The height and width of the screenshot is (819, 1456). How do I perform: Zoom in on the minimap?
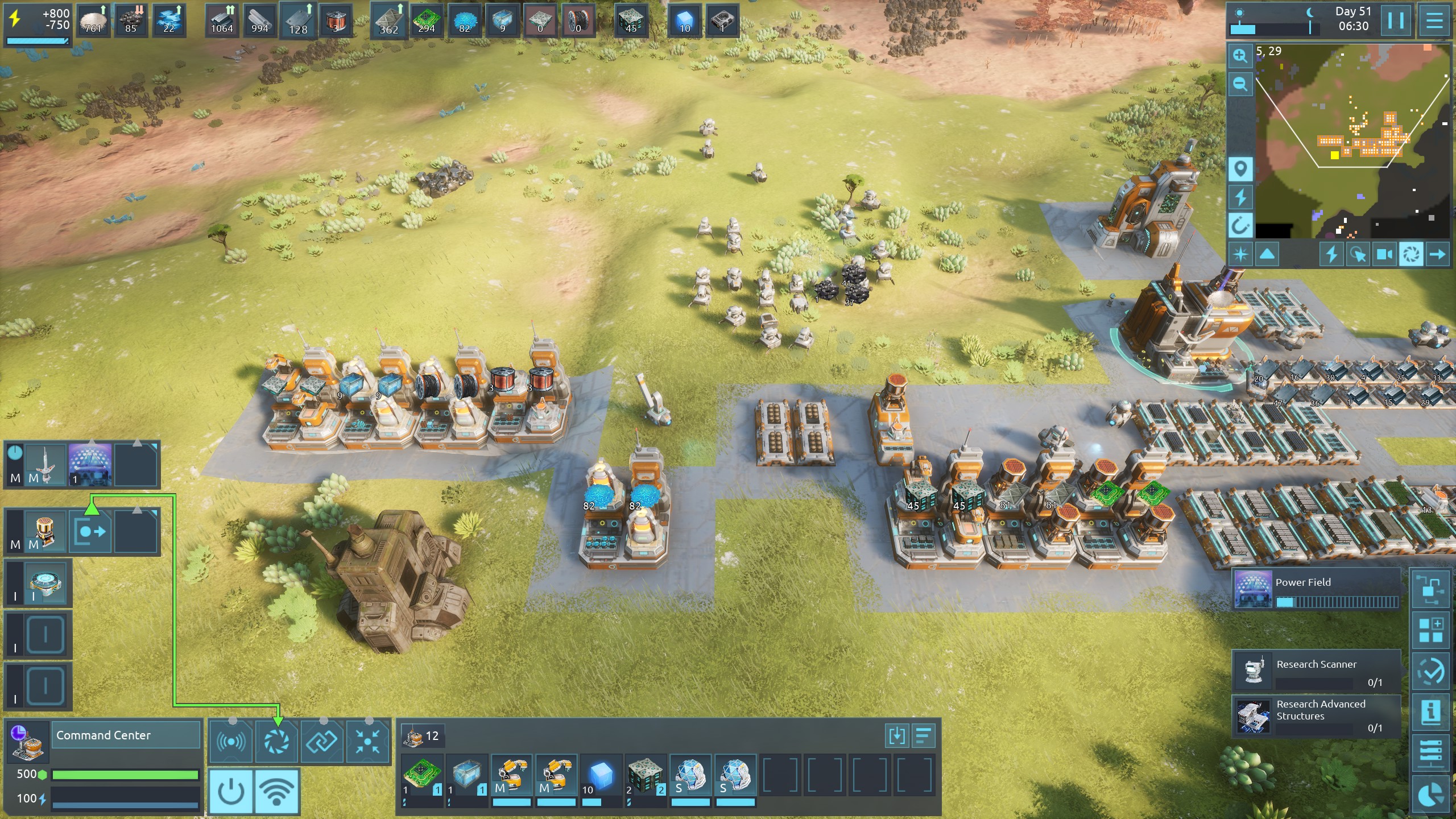point(1240,56)
